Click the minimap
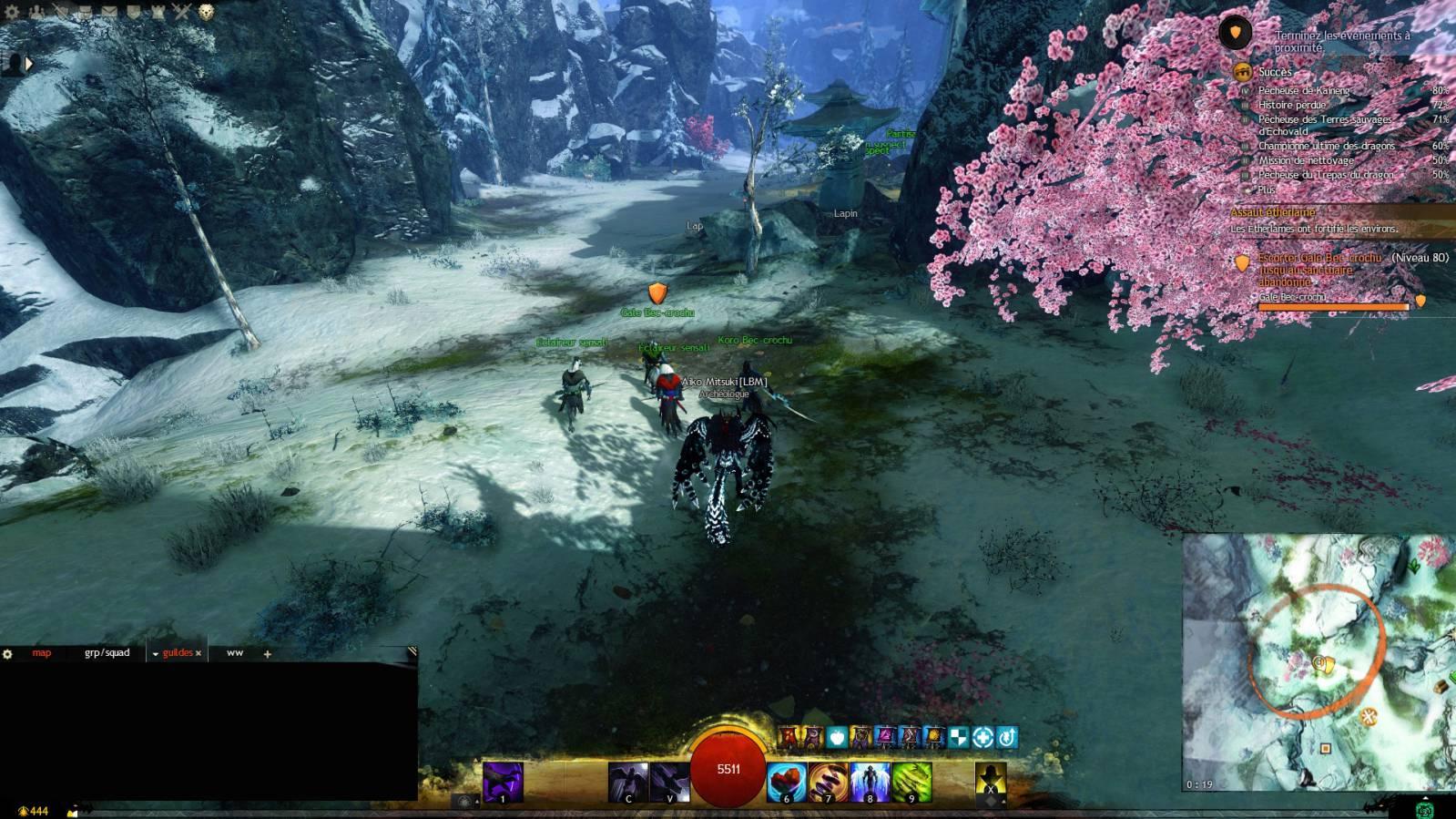 click(x=1319, y=662)
